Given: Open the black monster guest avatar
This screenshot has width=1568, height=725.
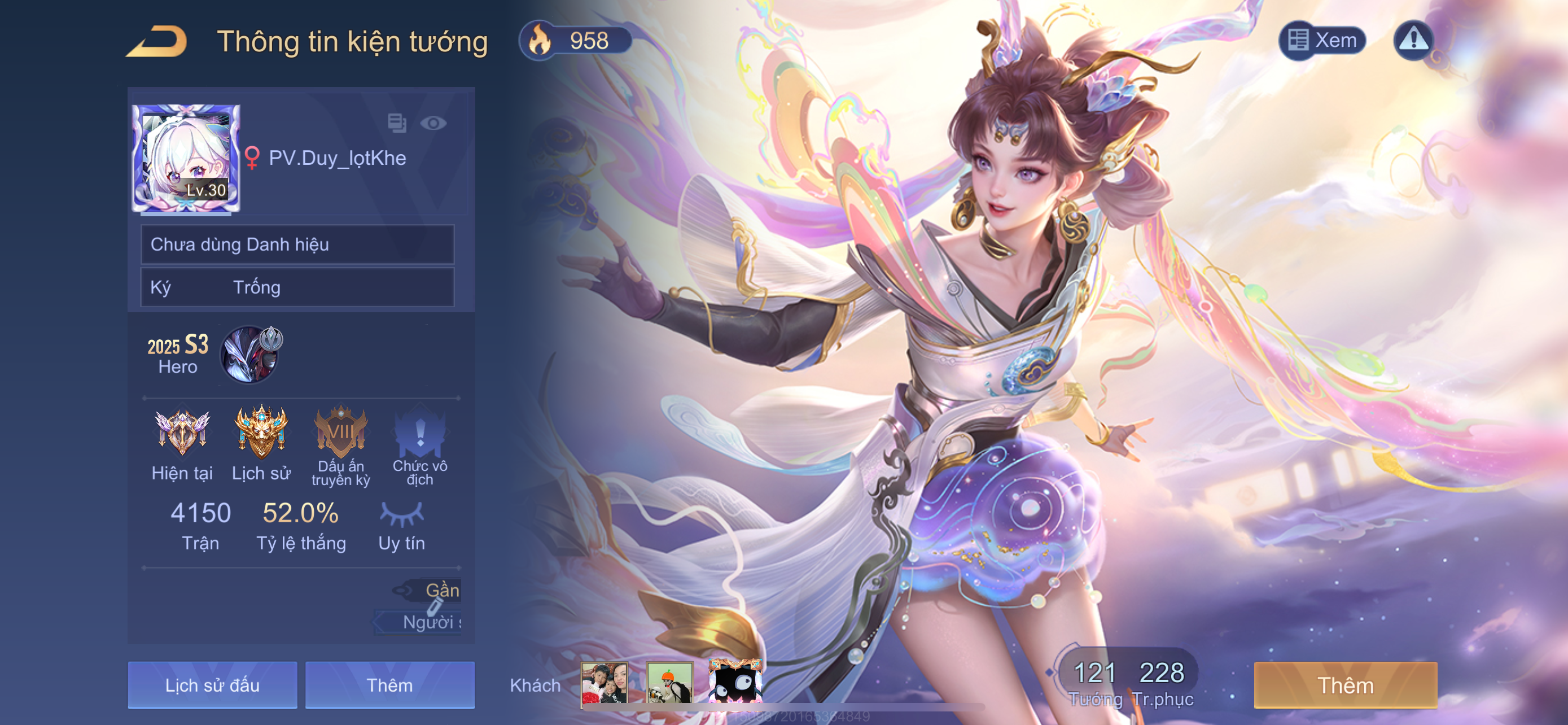Looking at the screenshot, I should pyautogui.click(x=735, y=684).
